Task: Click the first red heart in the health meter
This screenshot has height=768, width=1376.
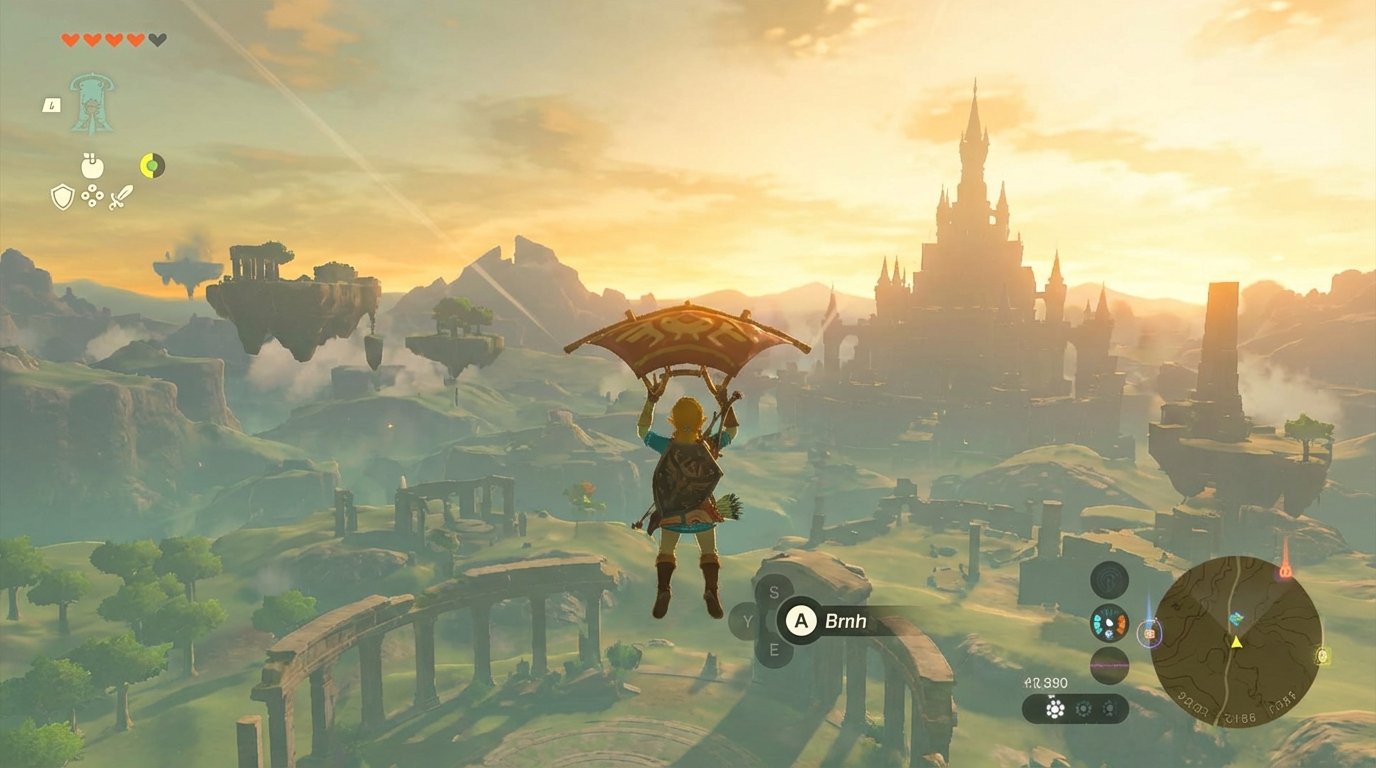Action: pos(72,37)
